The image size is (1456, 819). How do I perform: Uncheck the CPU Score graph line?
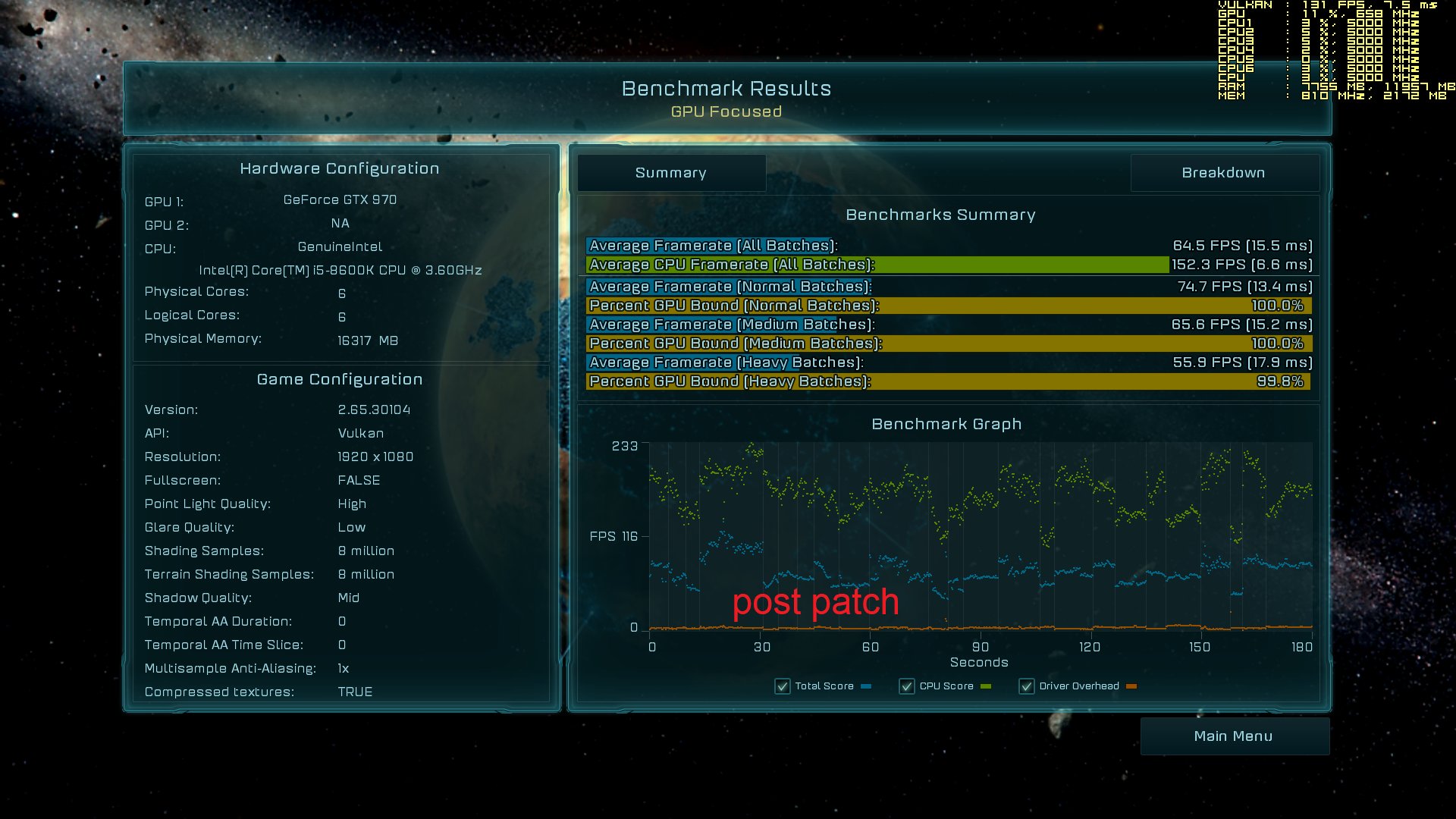tap(907, 686)
